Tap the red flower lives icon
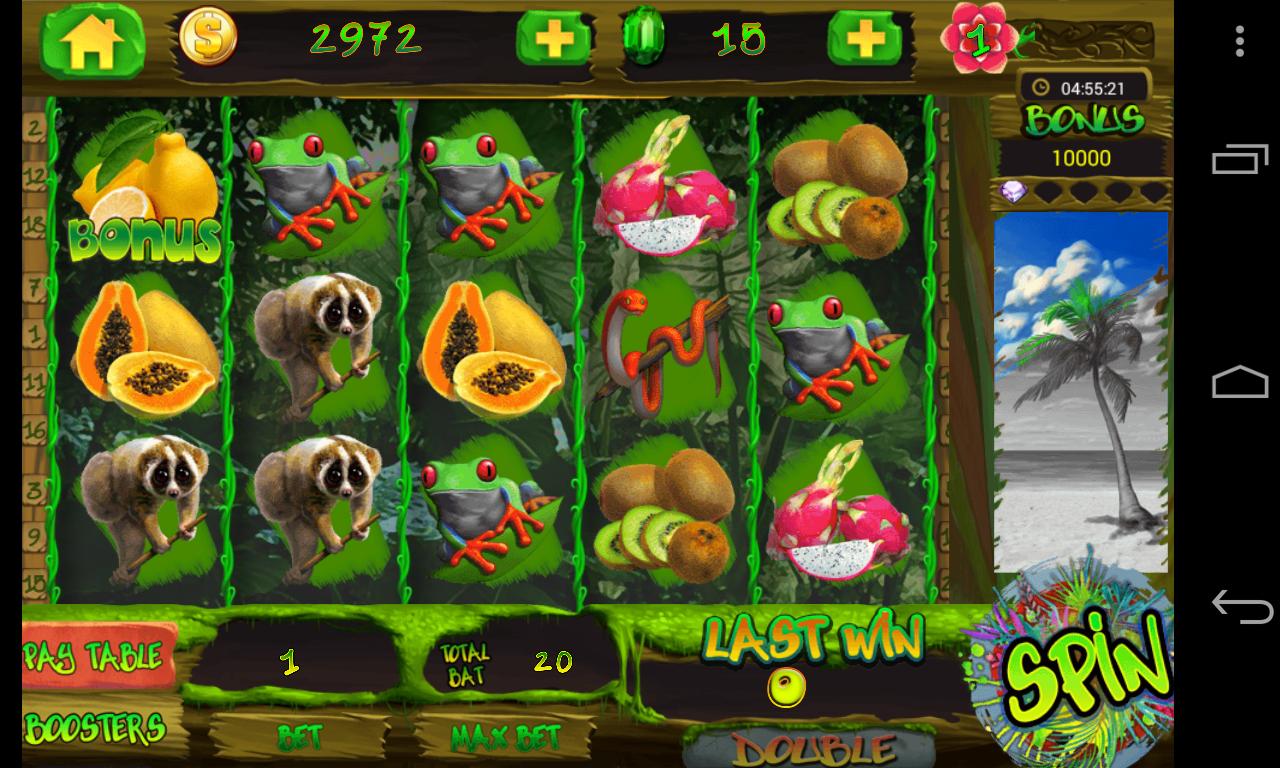Screen dimensions: 1280x768 click(x=978, y=37)
